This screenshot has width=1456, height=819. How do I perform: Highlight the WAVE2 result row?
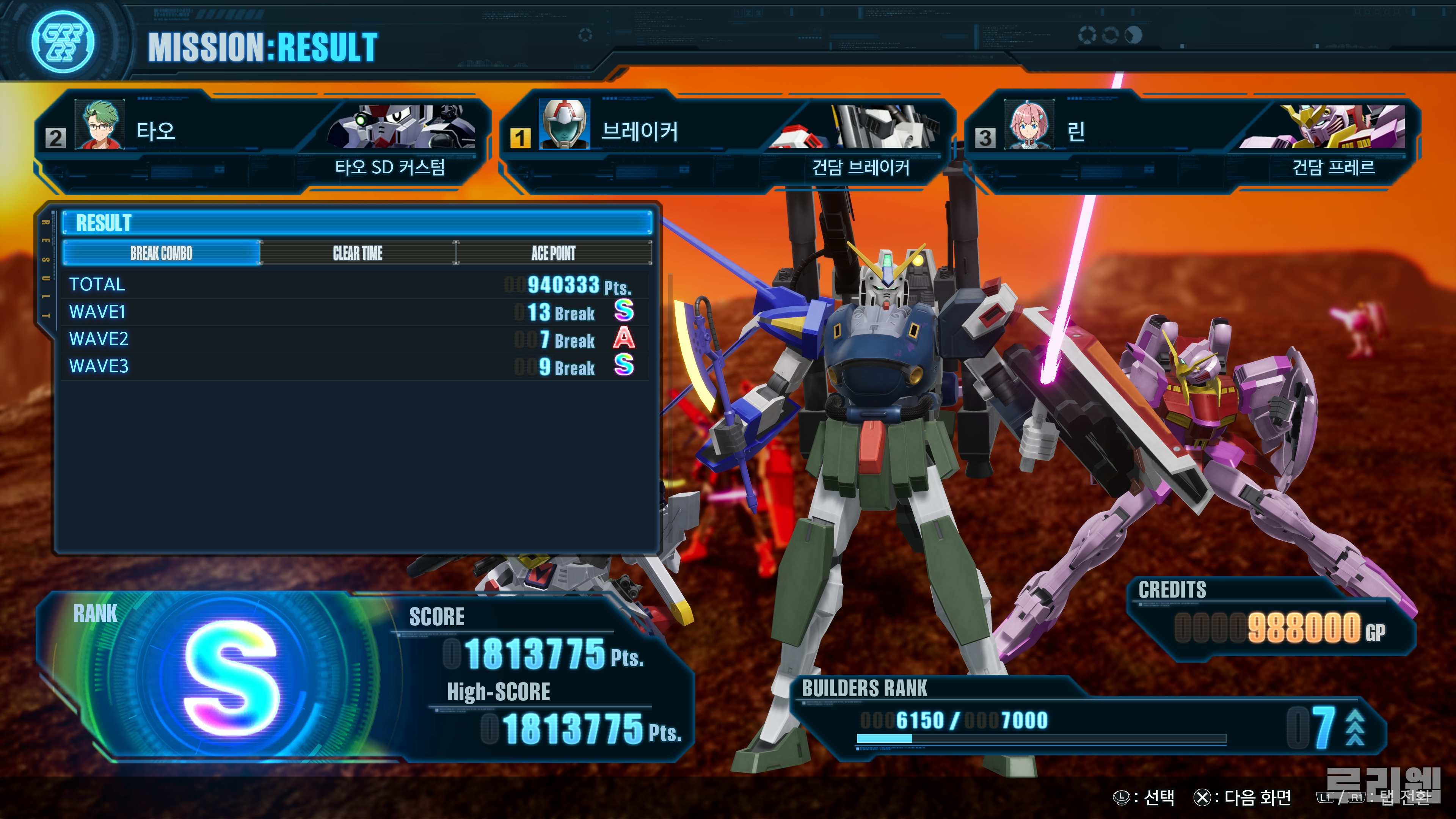[356, 339]
